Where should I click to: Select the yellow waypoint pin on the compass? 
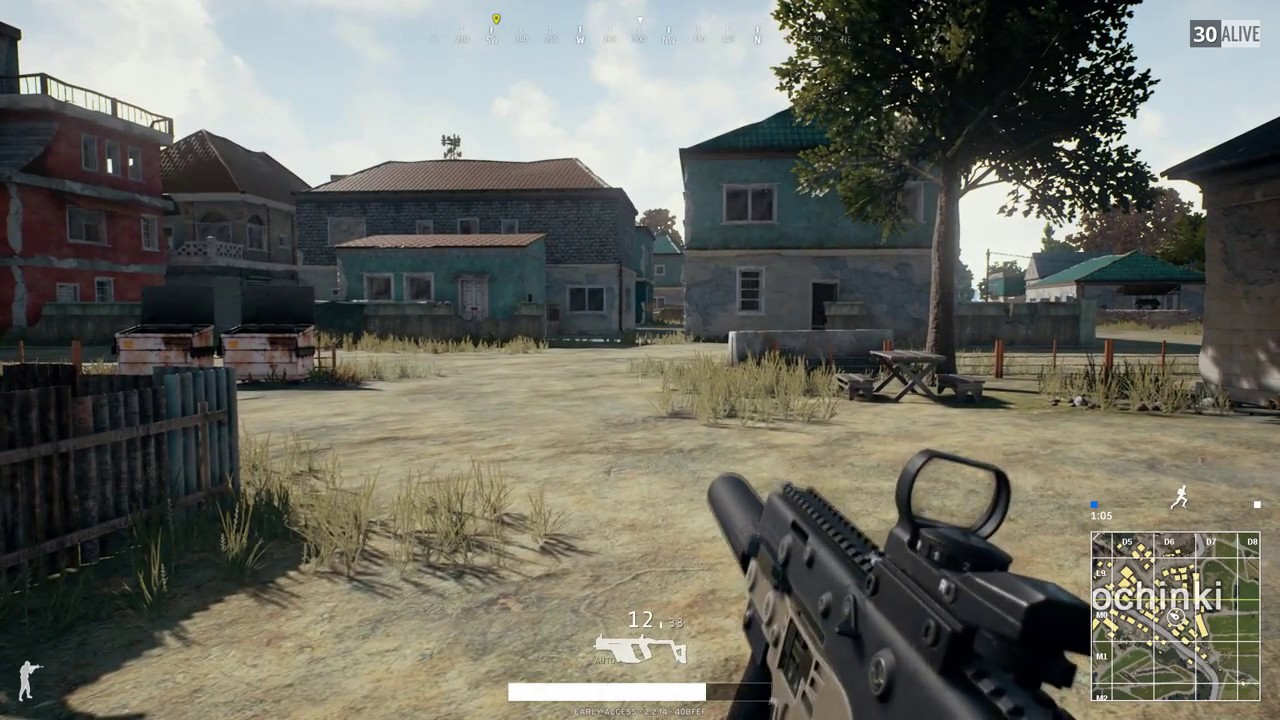coord(496,19)
